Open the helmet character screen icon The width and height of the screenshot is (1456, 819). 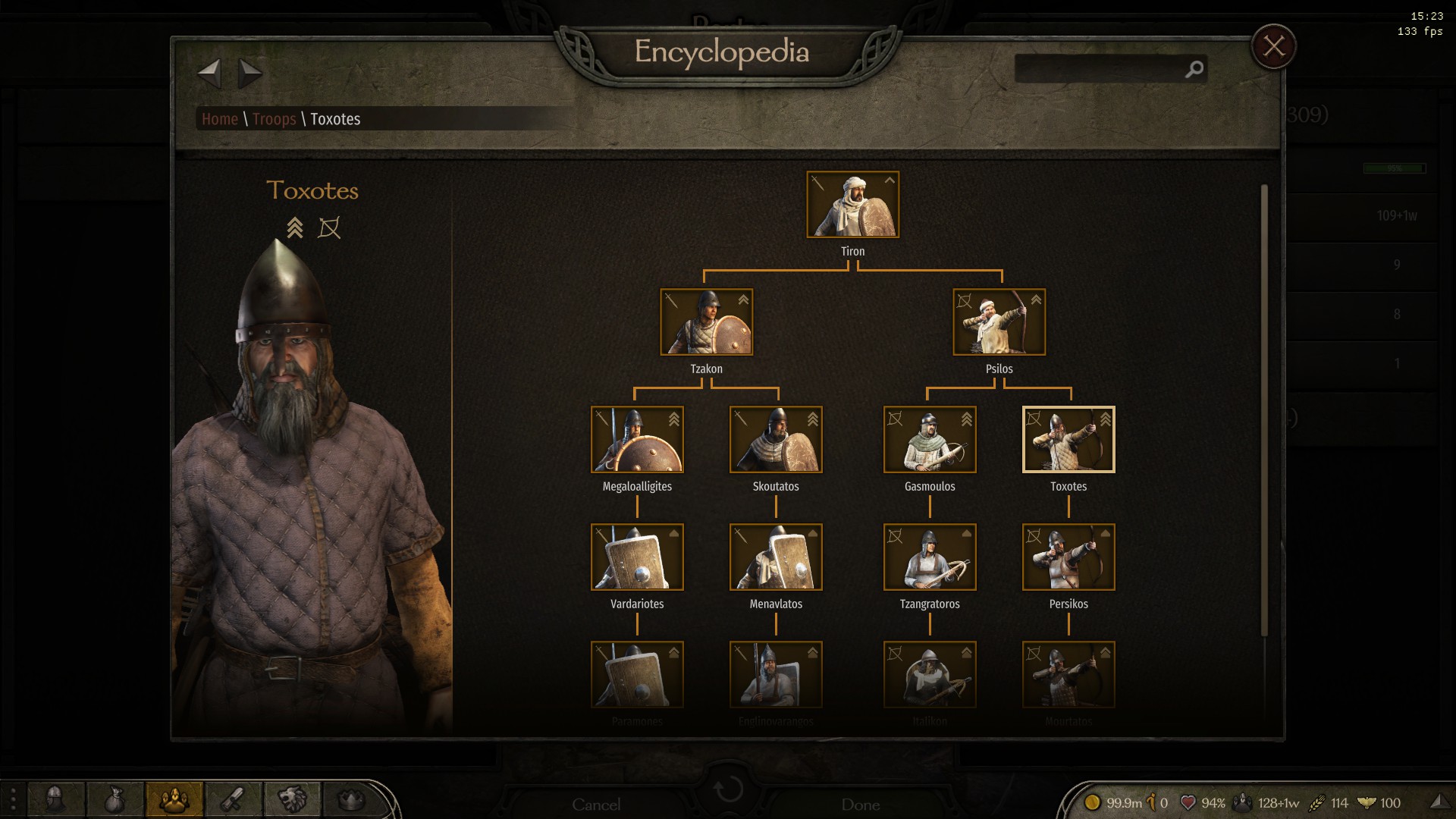click(x=55, y=799)
